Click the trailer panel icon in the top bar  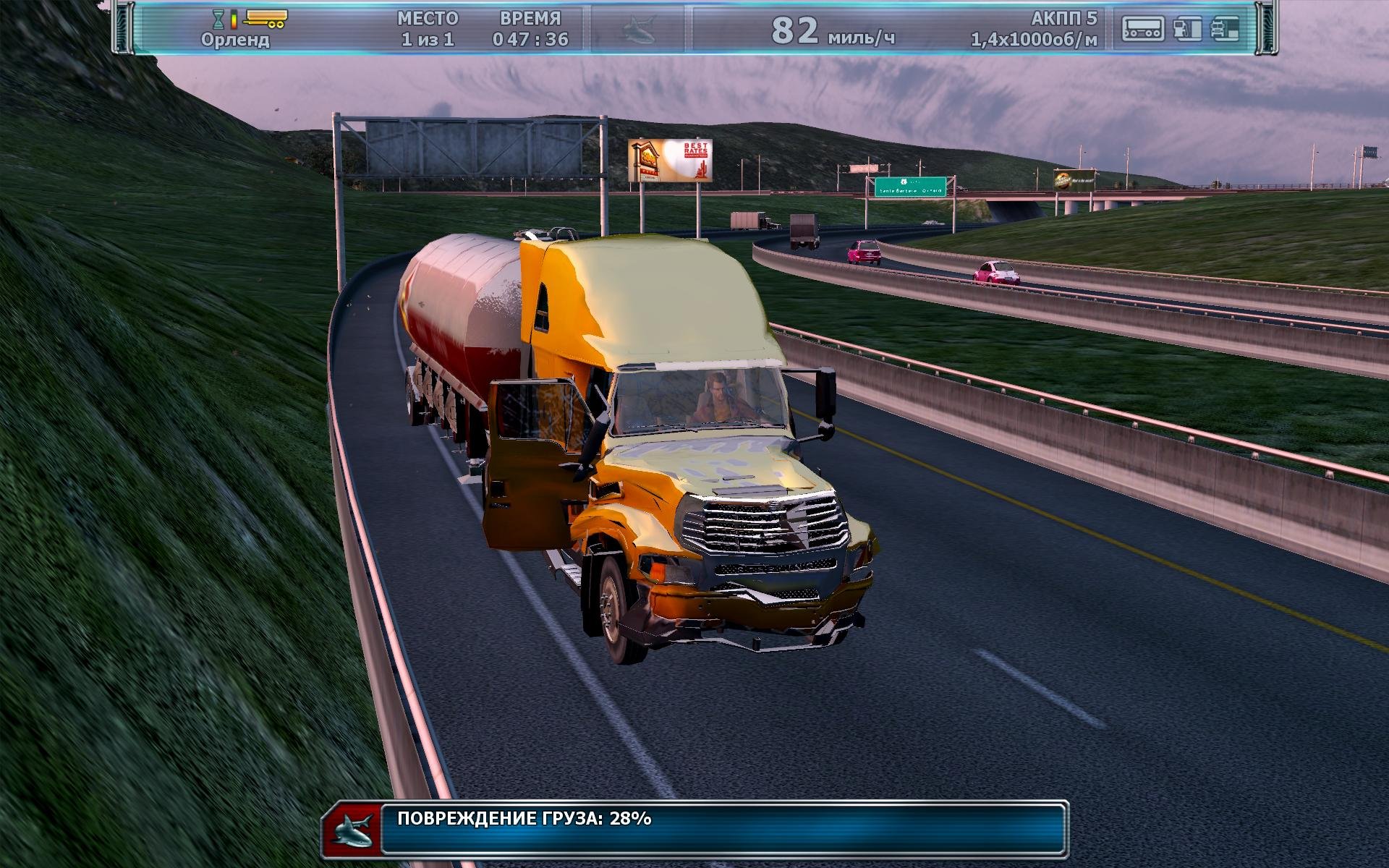click(x=1143, y=29)
